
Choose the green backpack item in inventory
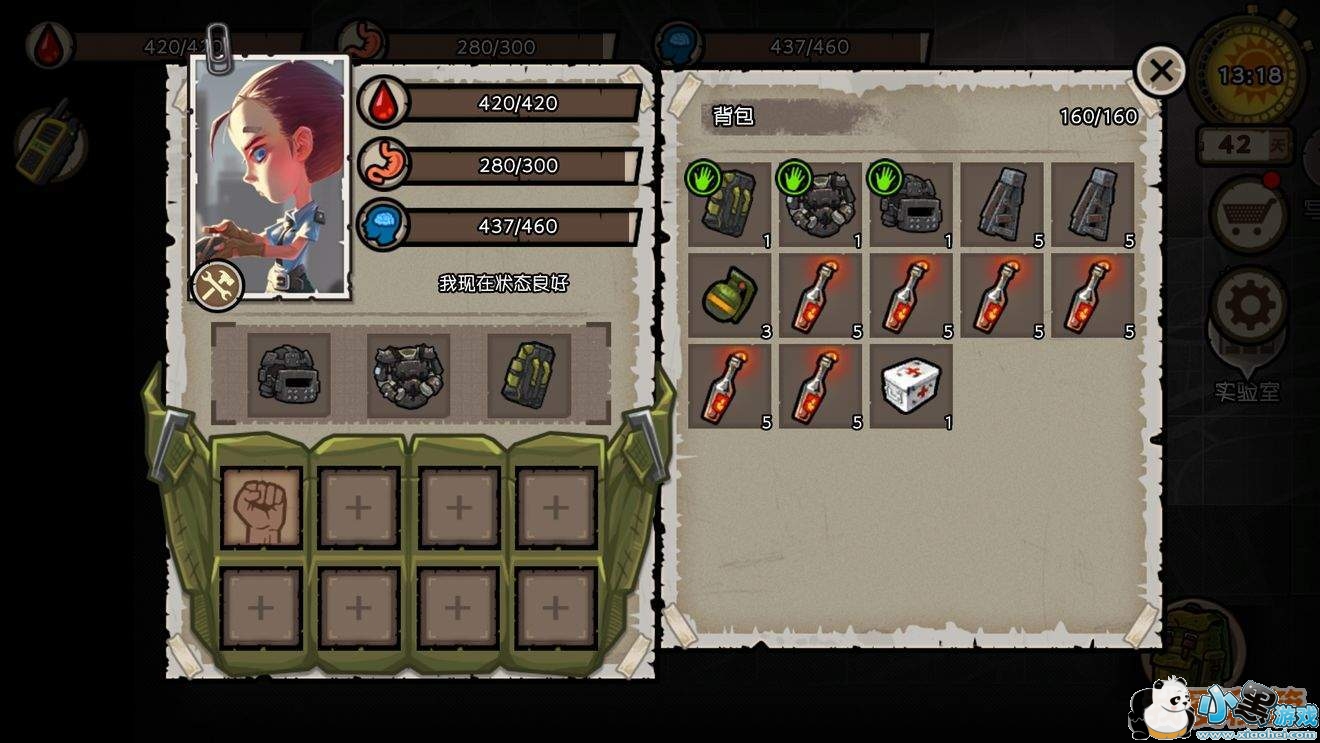(730, 205)
